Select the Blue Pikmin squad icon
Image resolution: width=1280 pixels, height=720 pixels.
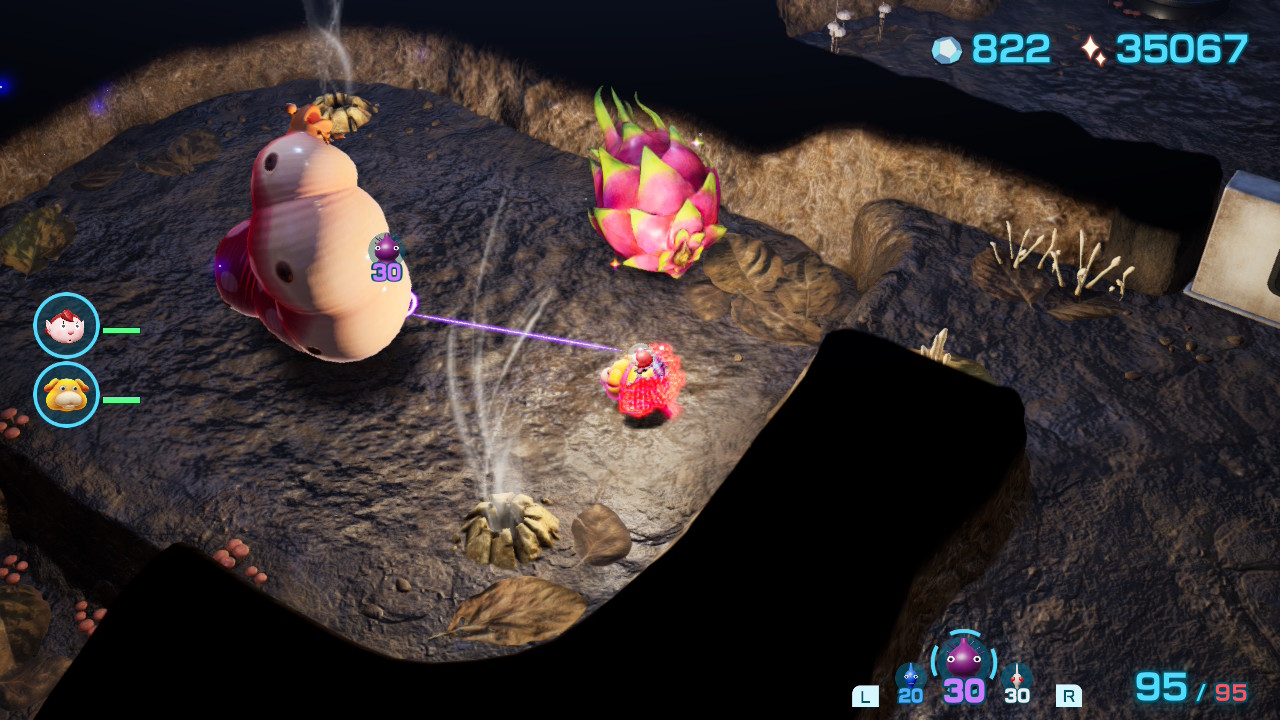click(x=910, y=675)
